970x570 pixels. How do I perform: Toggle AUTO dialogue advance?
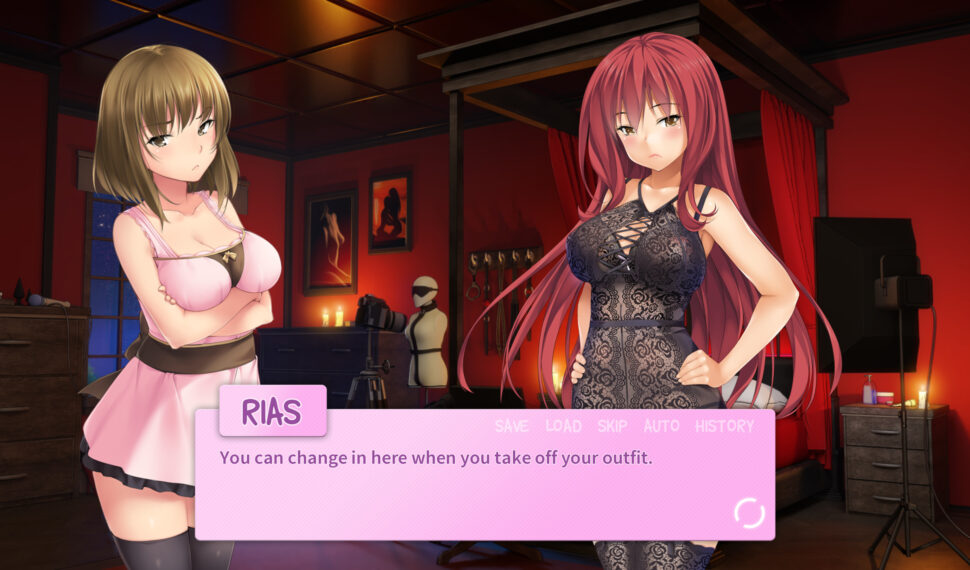pos(661,426)
